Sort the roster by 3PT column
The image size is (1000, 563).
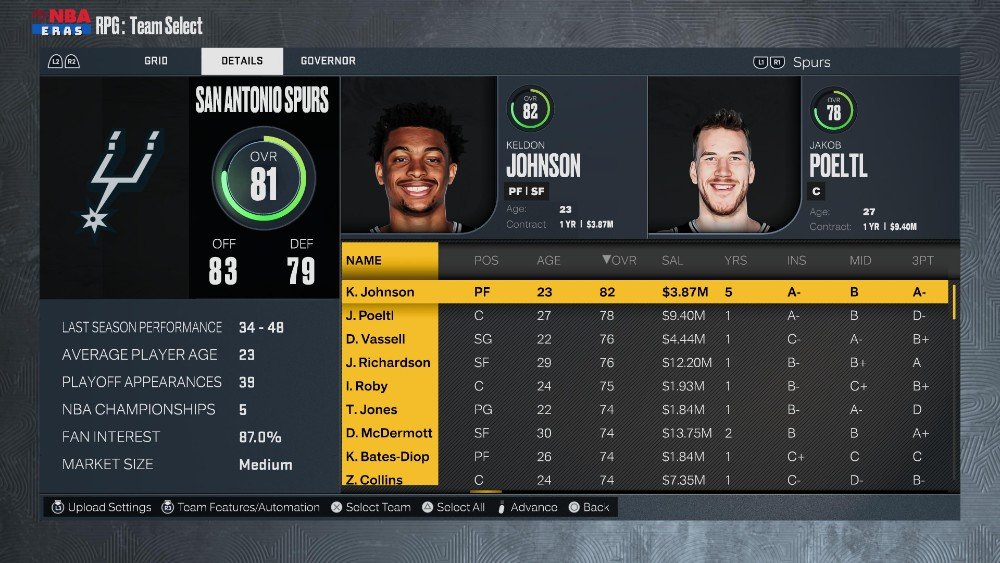(x=921, y=261)
